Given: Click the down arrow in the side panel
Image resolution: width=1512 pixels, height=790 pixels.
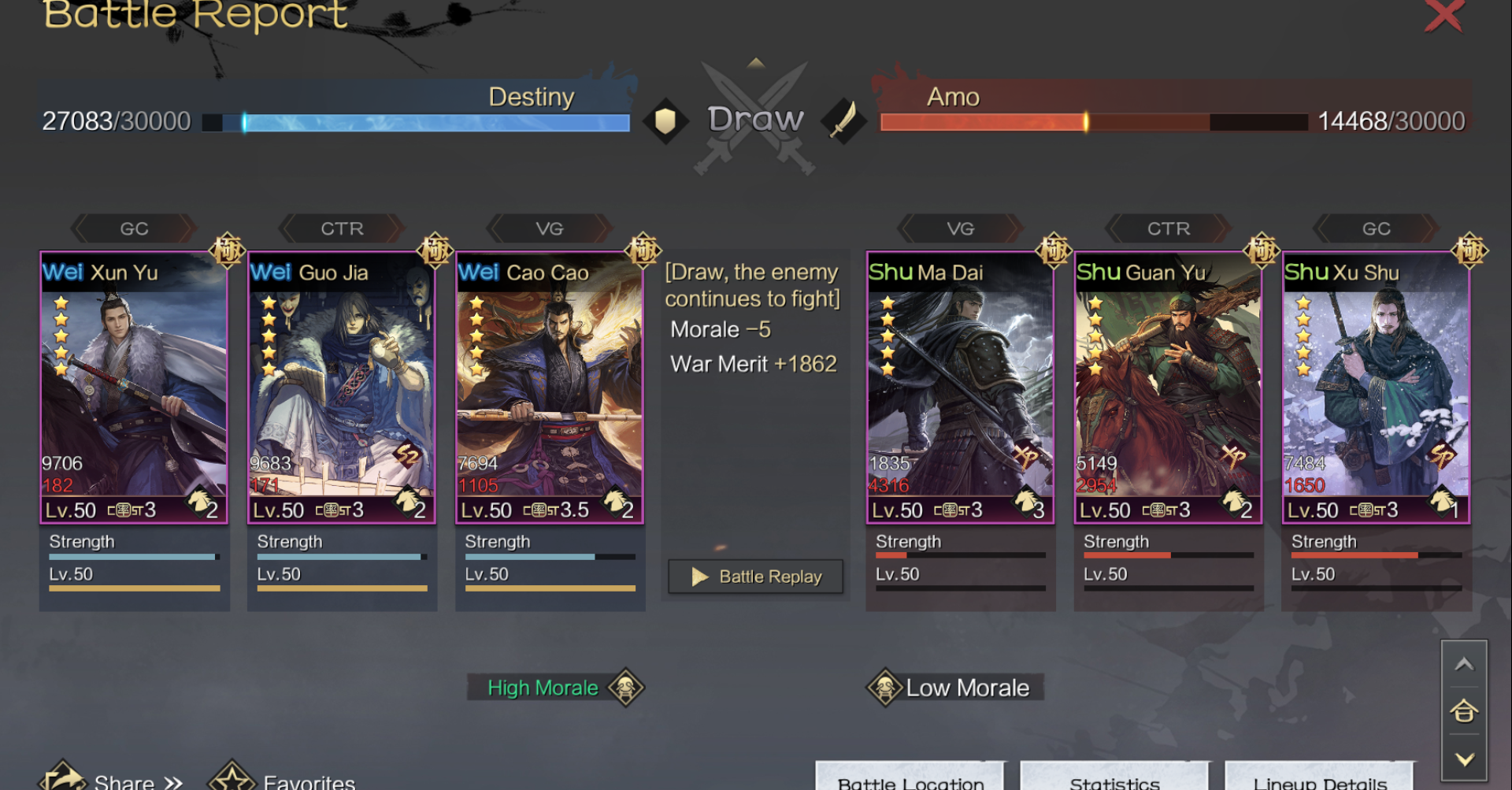Looking at the screenshot, I should tap(1464, 759).
